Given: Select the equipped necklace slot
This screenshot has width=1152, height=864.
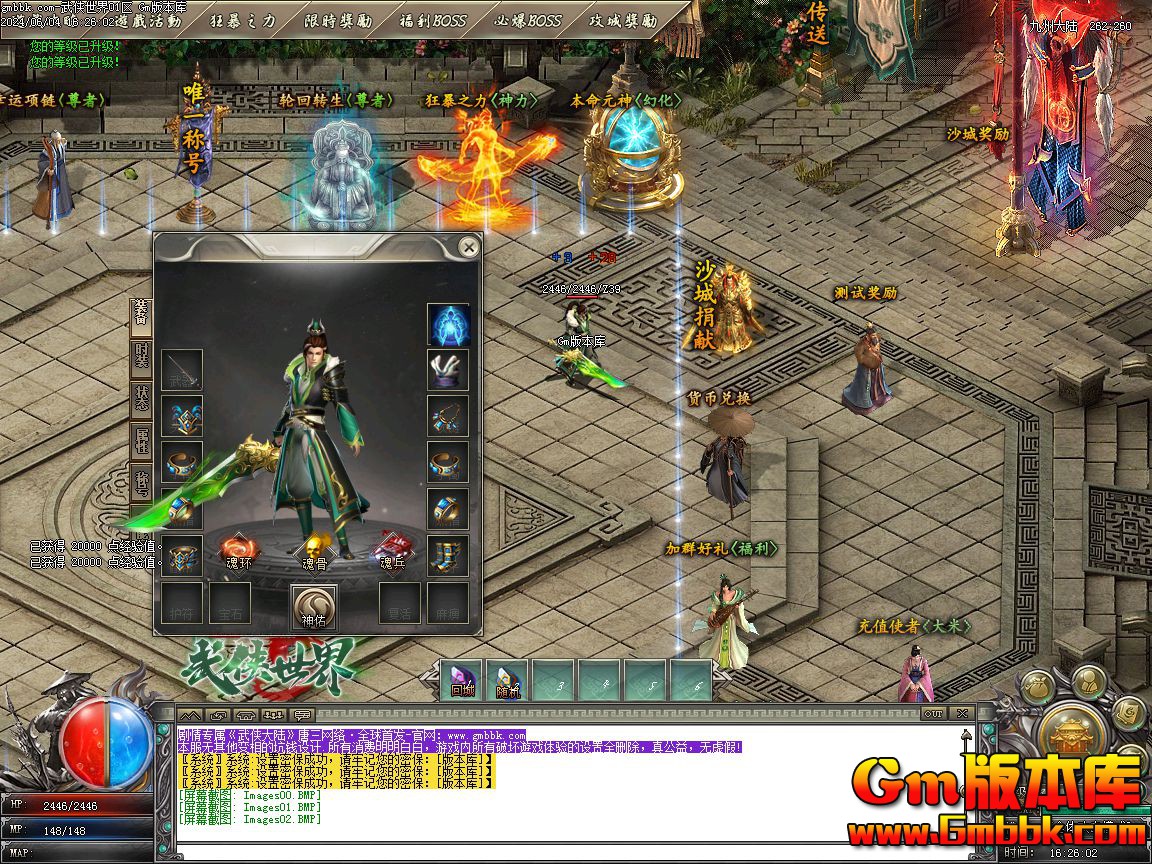Looking at the screenshot, I should pos(448,416).
